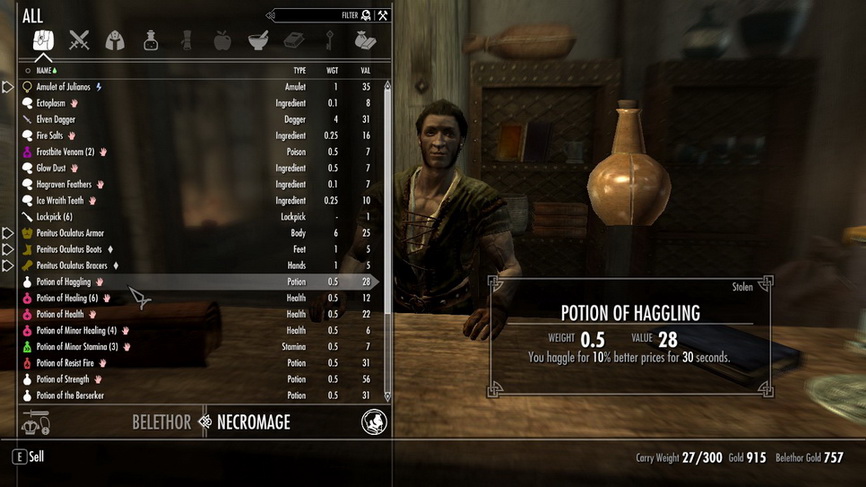Show the Potions category
866x487 pixels.
pyautogui.click(x=150, y=41)
